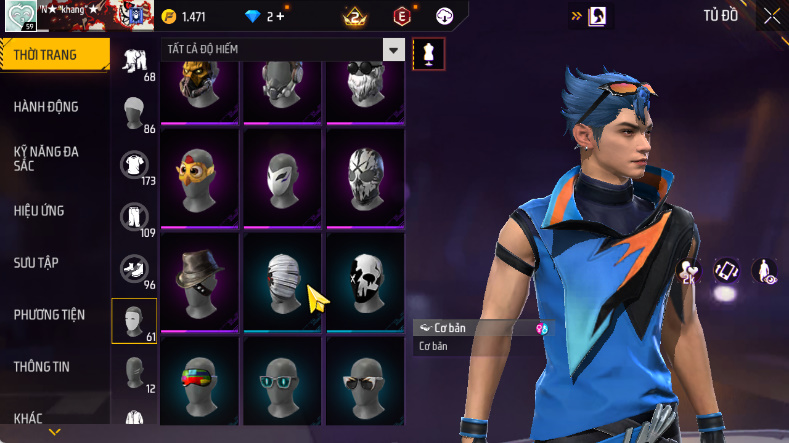Screen dimensions: 789x443
Task: Switch to the THỜI TRANG tab
Action: 46,55
